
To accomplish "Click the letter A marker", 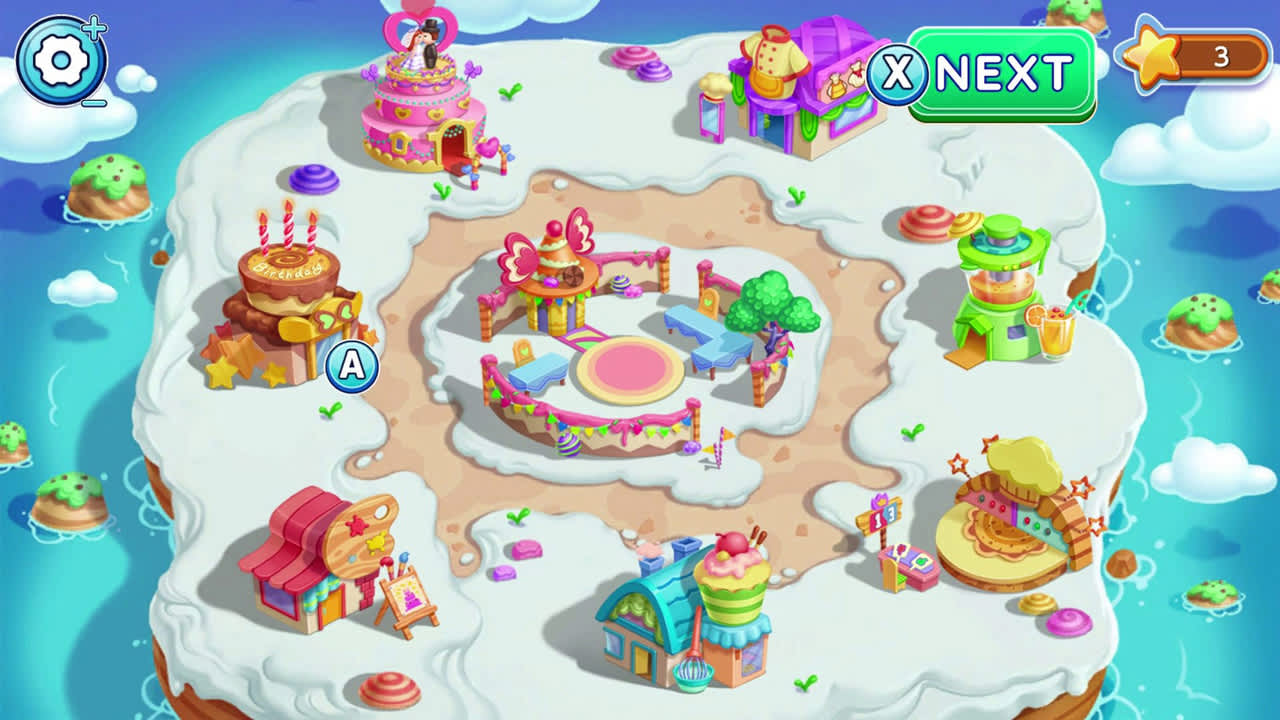I will 348,367.
